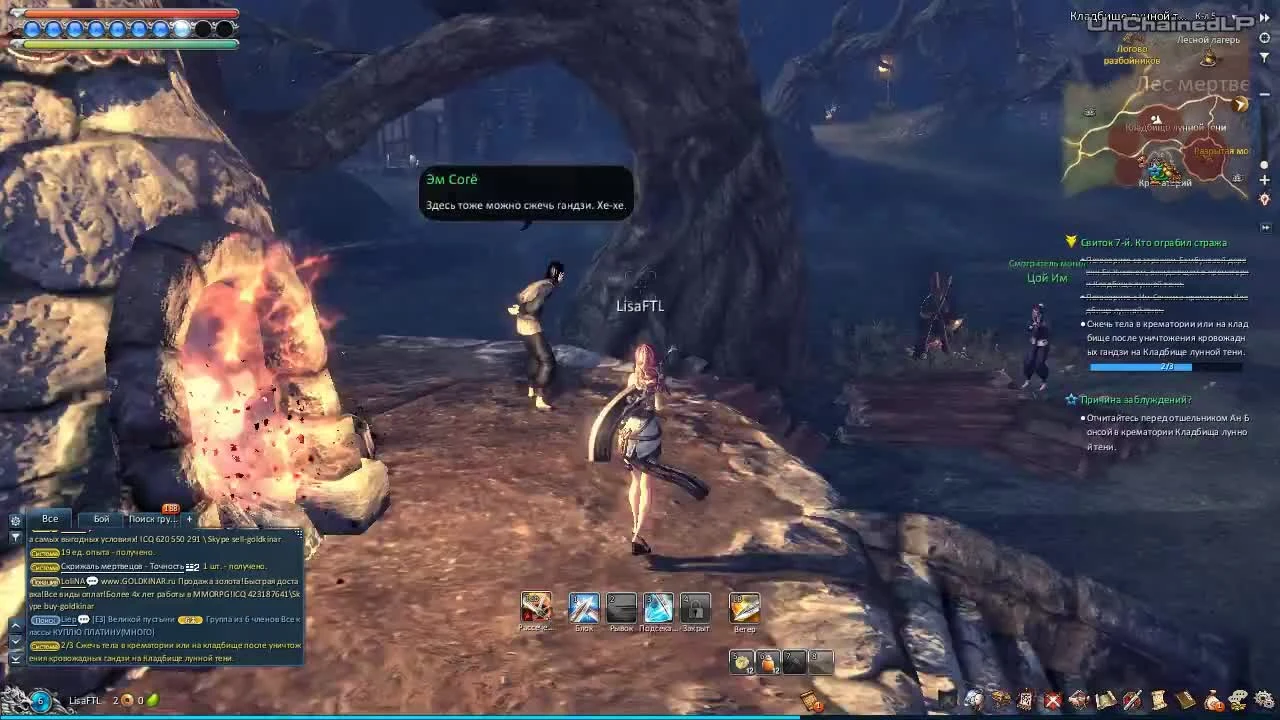This screenshot has width=1280, height=720.
Task: Click the chat scroll-down arrow
Action: (15, 641)
